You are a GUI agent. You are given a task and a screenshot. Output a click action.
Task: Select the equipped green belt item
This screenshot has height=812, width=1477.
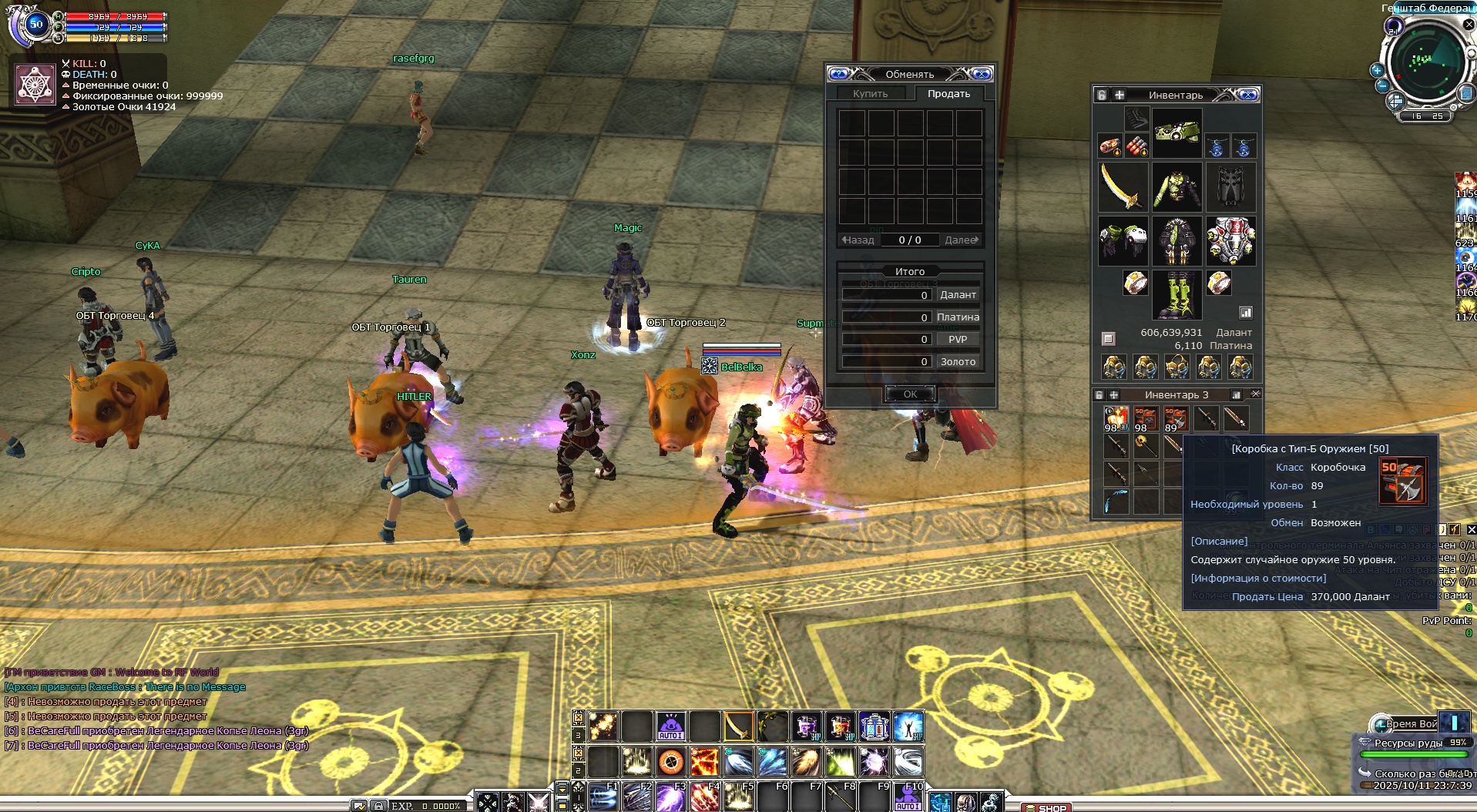(x=1177, y=133)
